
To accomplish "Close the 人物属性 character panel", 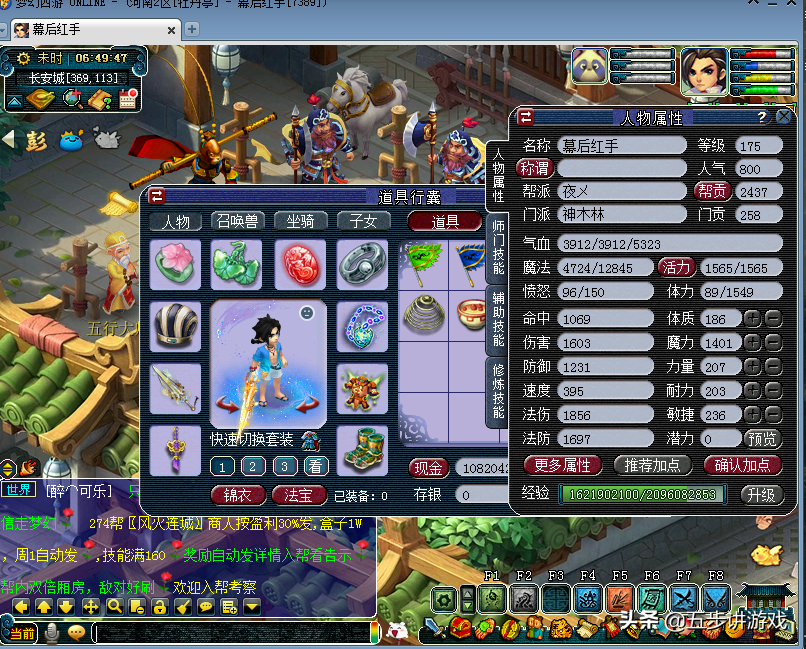I will (784, 117).
